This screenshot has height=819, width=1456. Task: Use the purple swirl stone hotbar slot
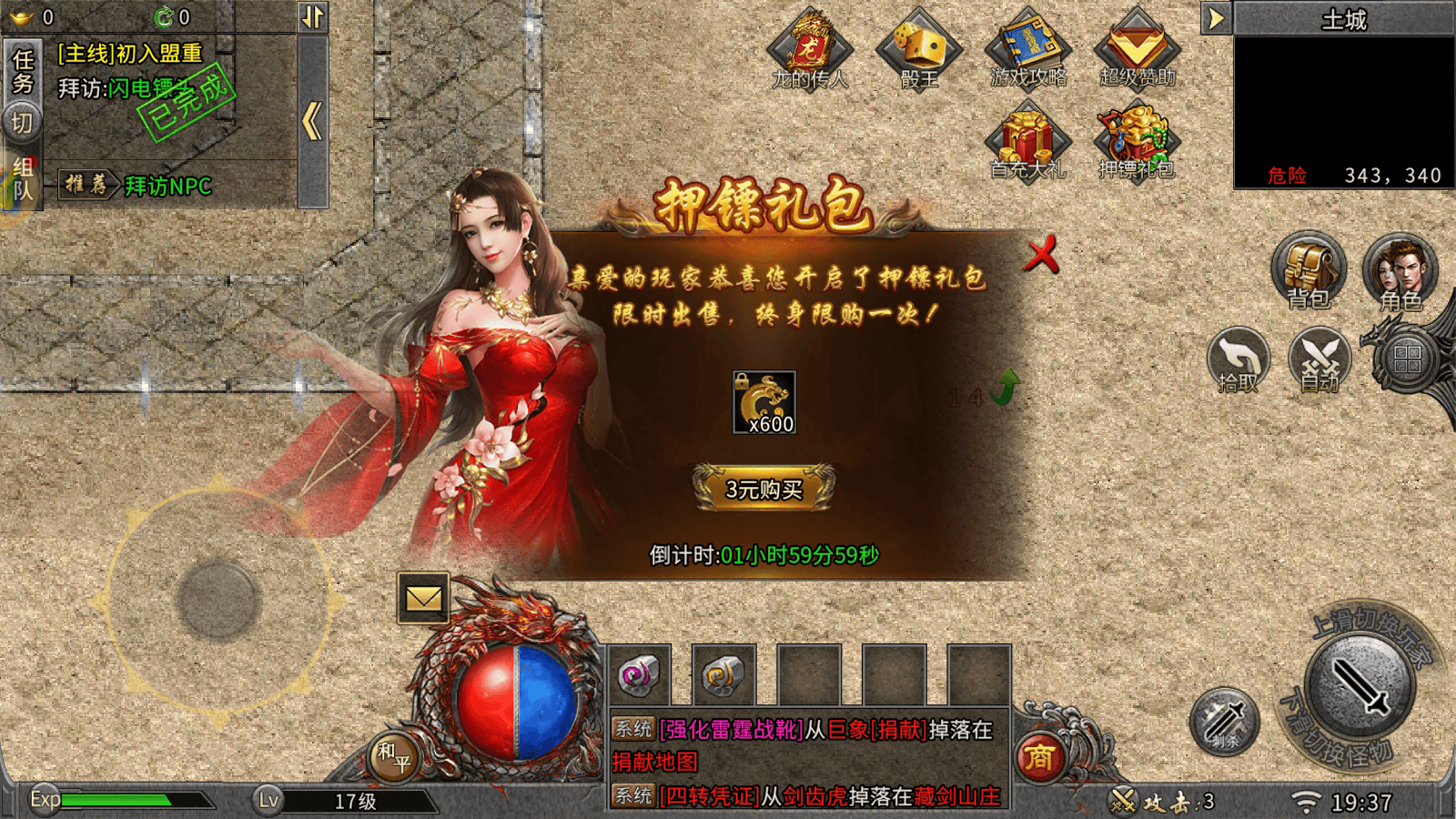pyautogui.click(x=639, y=675)
